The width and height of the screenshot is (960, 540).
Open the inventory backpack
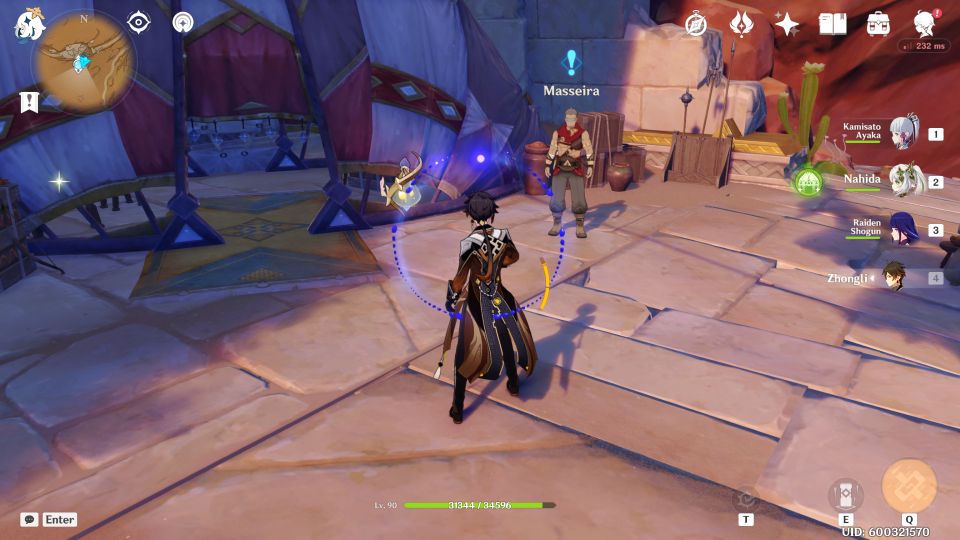pyautogui.click(x=879, y=24)
